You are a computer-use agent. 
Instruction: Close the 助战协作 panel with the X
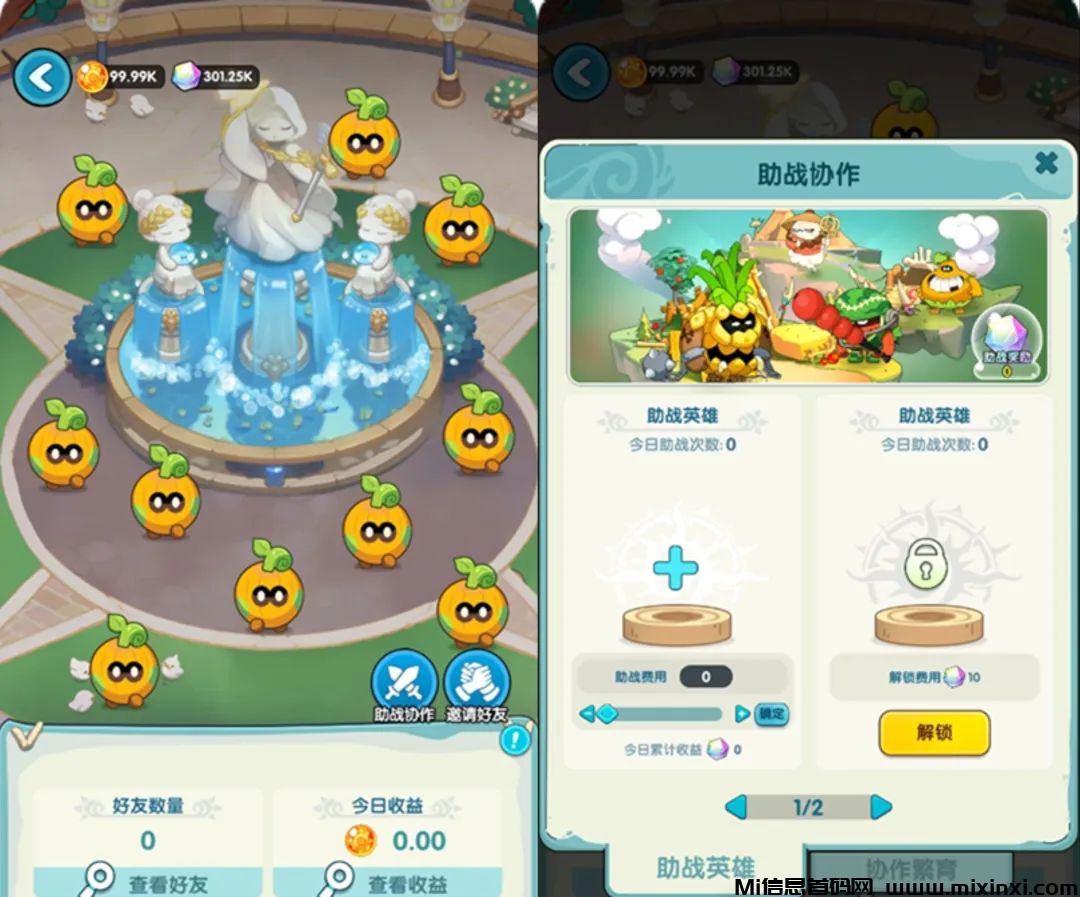pyautogui.click(x=1046, y=163)
